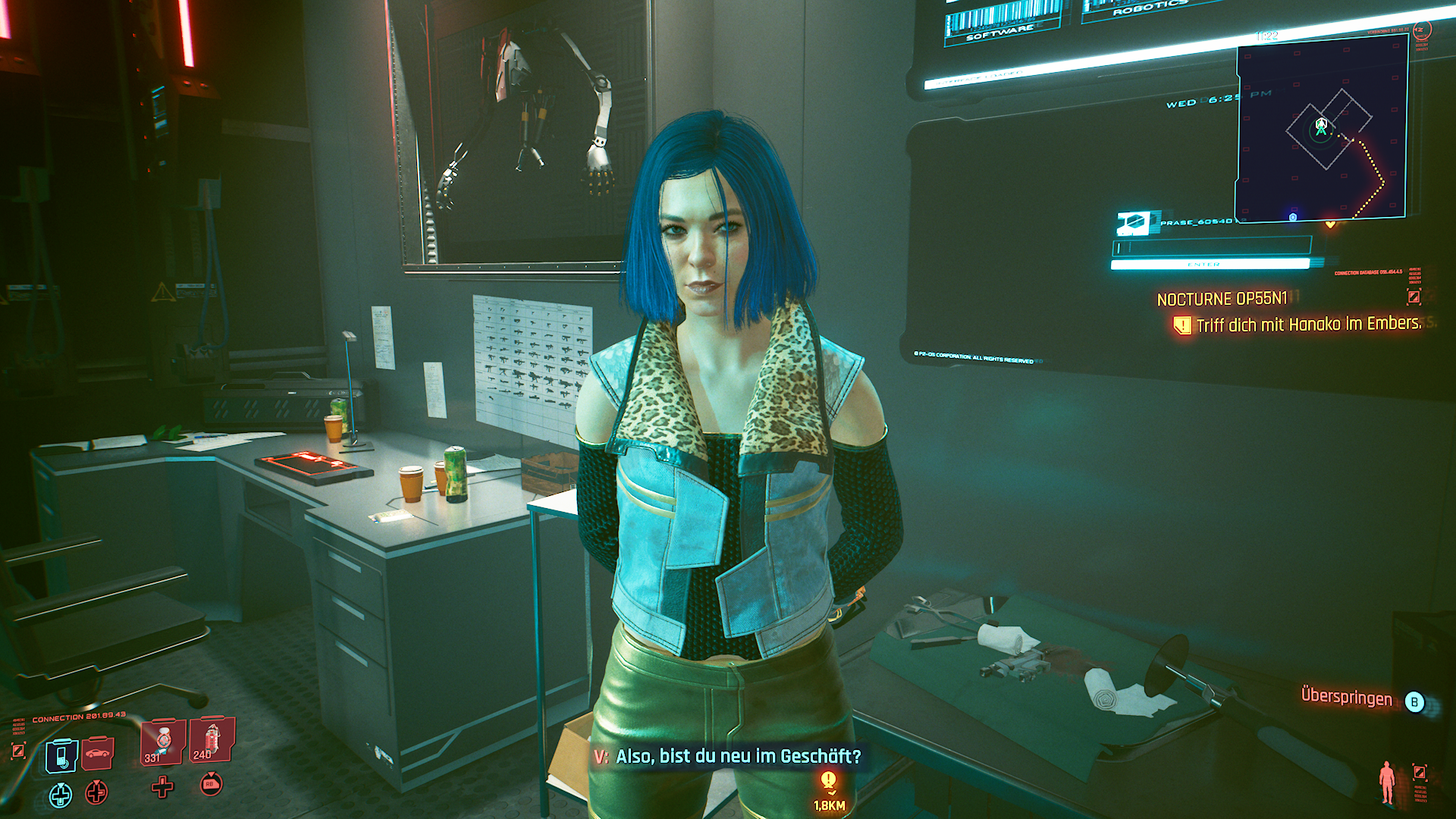The width and height of the screenshot is (1456, 819).
Task: Call your vehicle with the car icon
Action: 98,752
